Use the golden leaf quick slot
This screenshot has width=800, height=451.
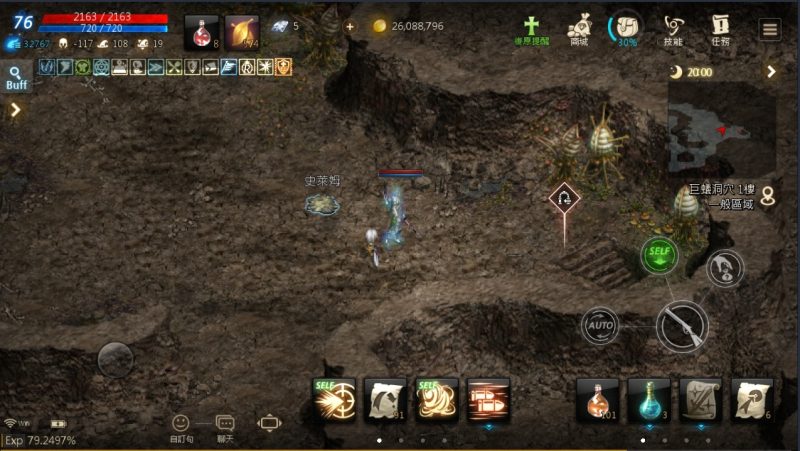[x=241, y=32]
